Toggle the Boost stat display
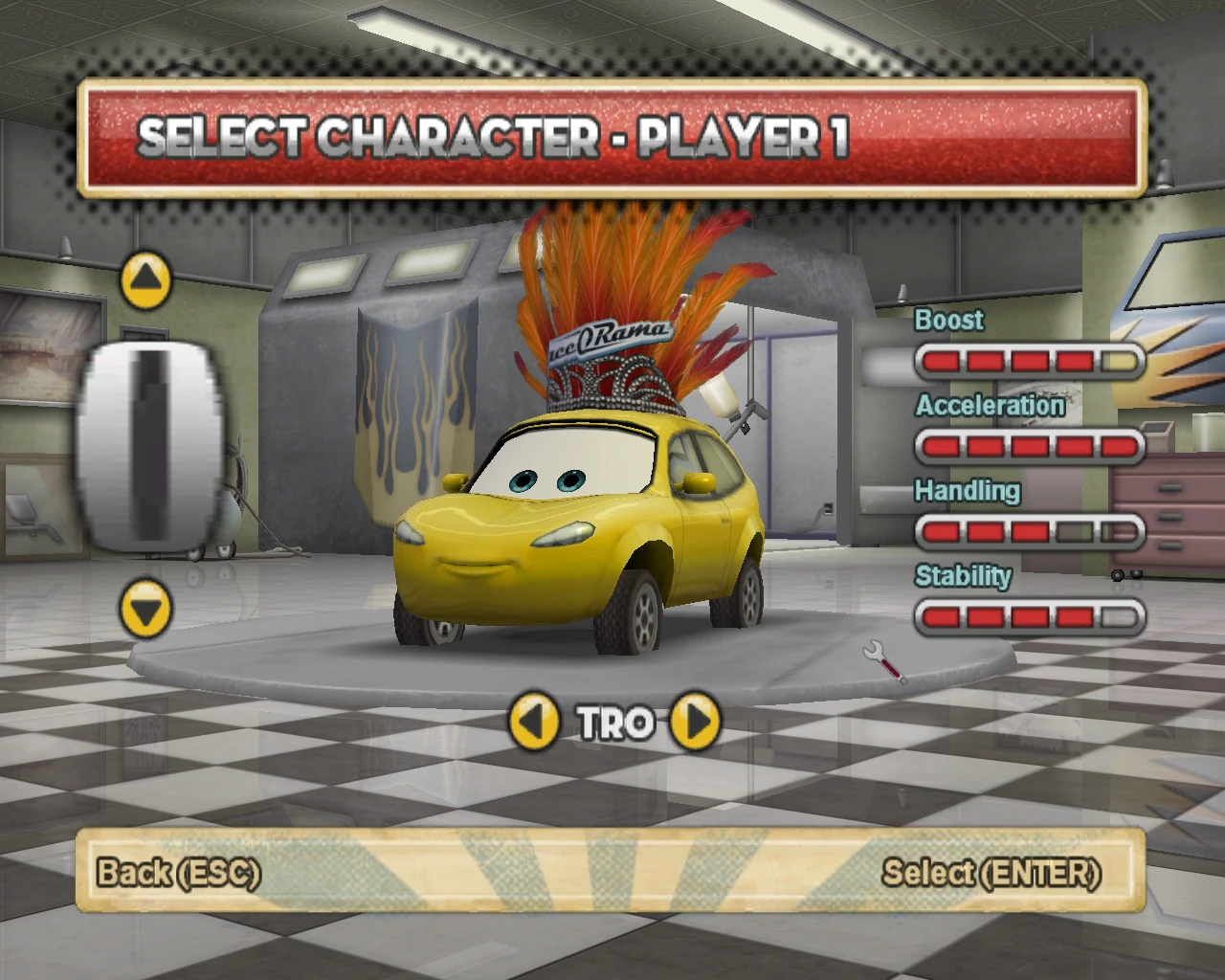1225x980 pixels. [1029, 360]
